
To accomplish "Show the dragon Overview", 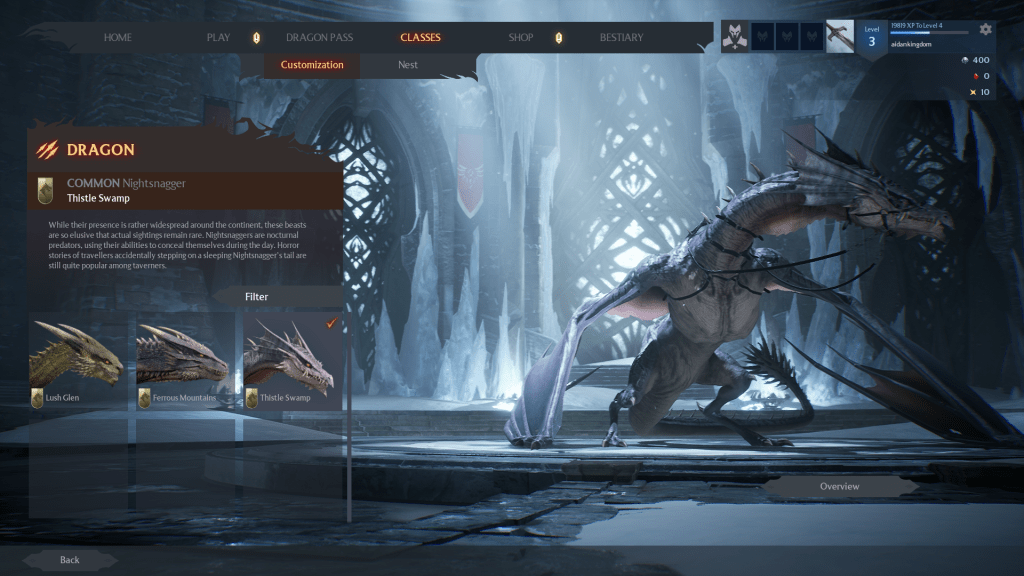I will [x=839, y=487].
